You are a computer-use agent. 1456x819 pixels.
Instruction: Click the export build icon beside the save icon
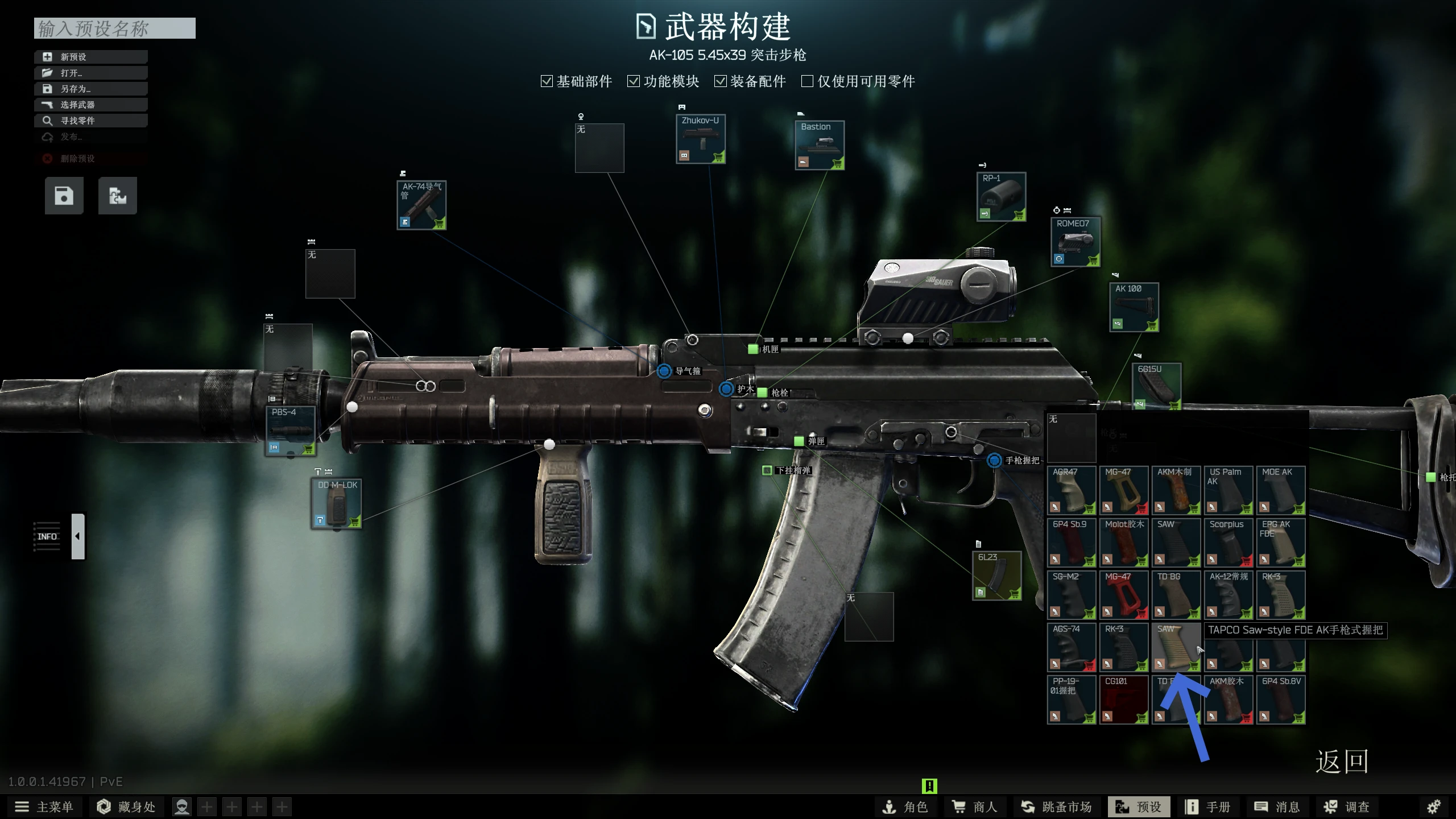pos(118,195)
